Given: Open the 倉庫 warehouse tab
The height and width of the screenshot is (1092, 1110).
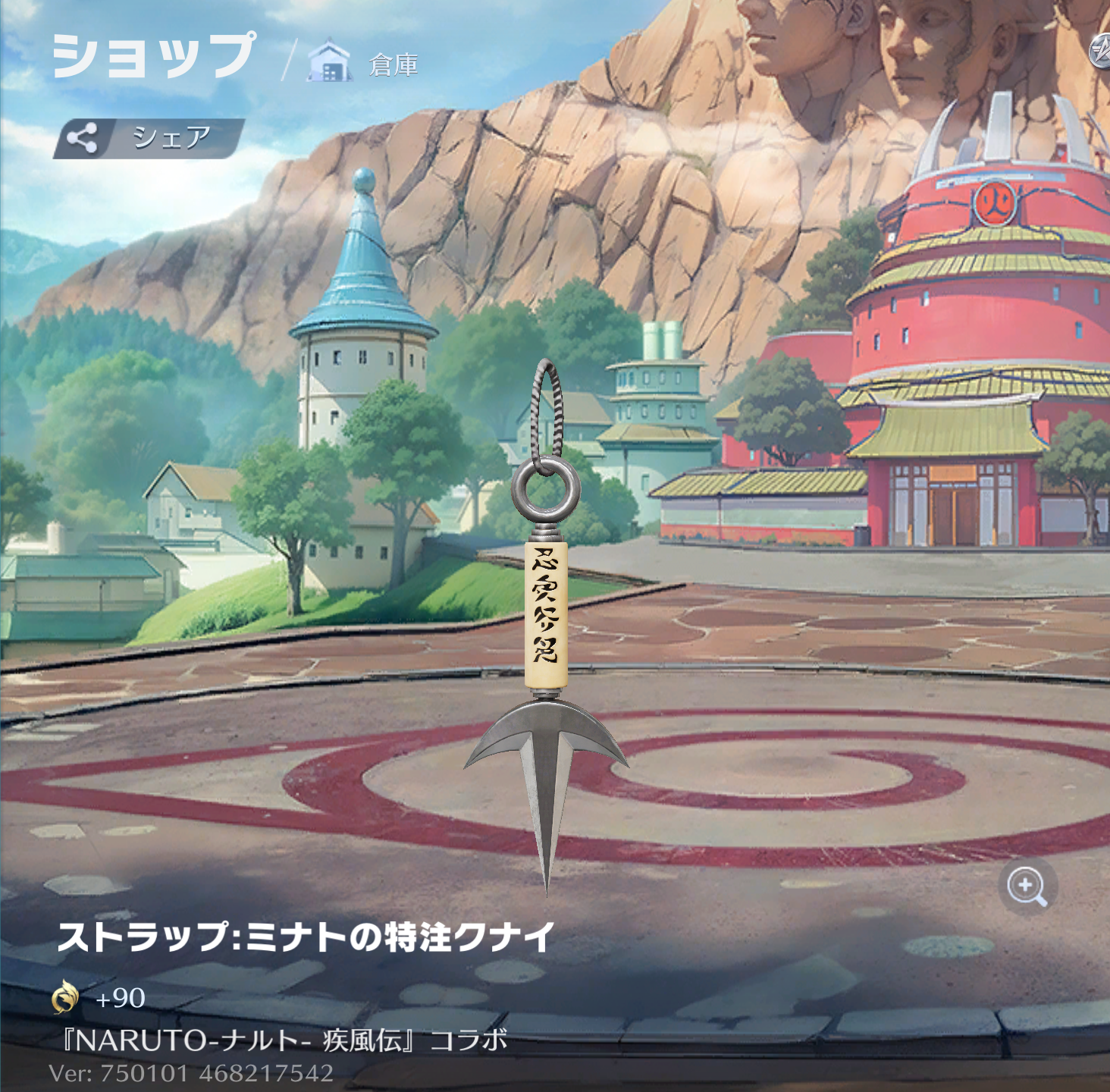Looking at the screenshot, I should (x=365, y=64).
